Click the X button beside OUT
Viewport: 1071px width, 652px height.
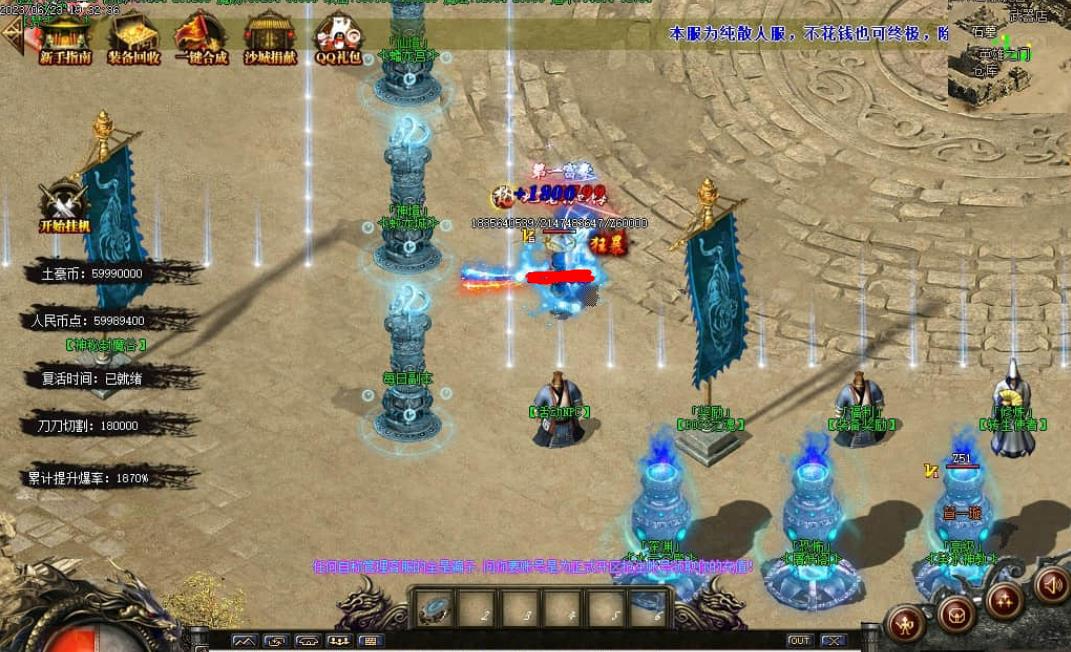833,640
